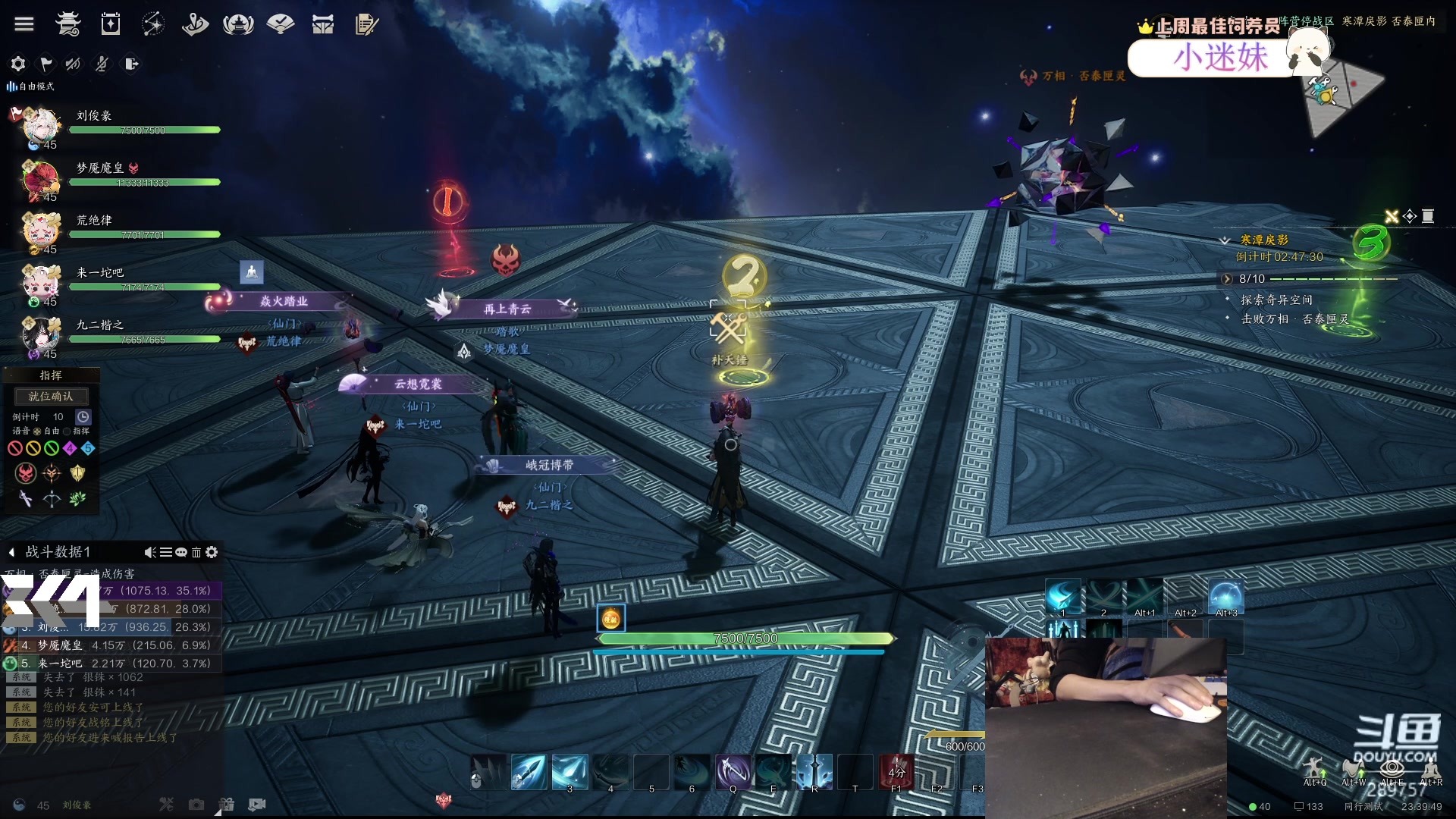Click the 就位确认 ready check button
Image resolution: width=1456 pixels, height=819 pixels.
pos(51,396)
